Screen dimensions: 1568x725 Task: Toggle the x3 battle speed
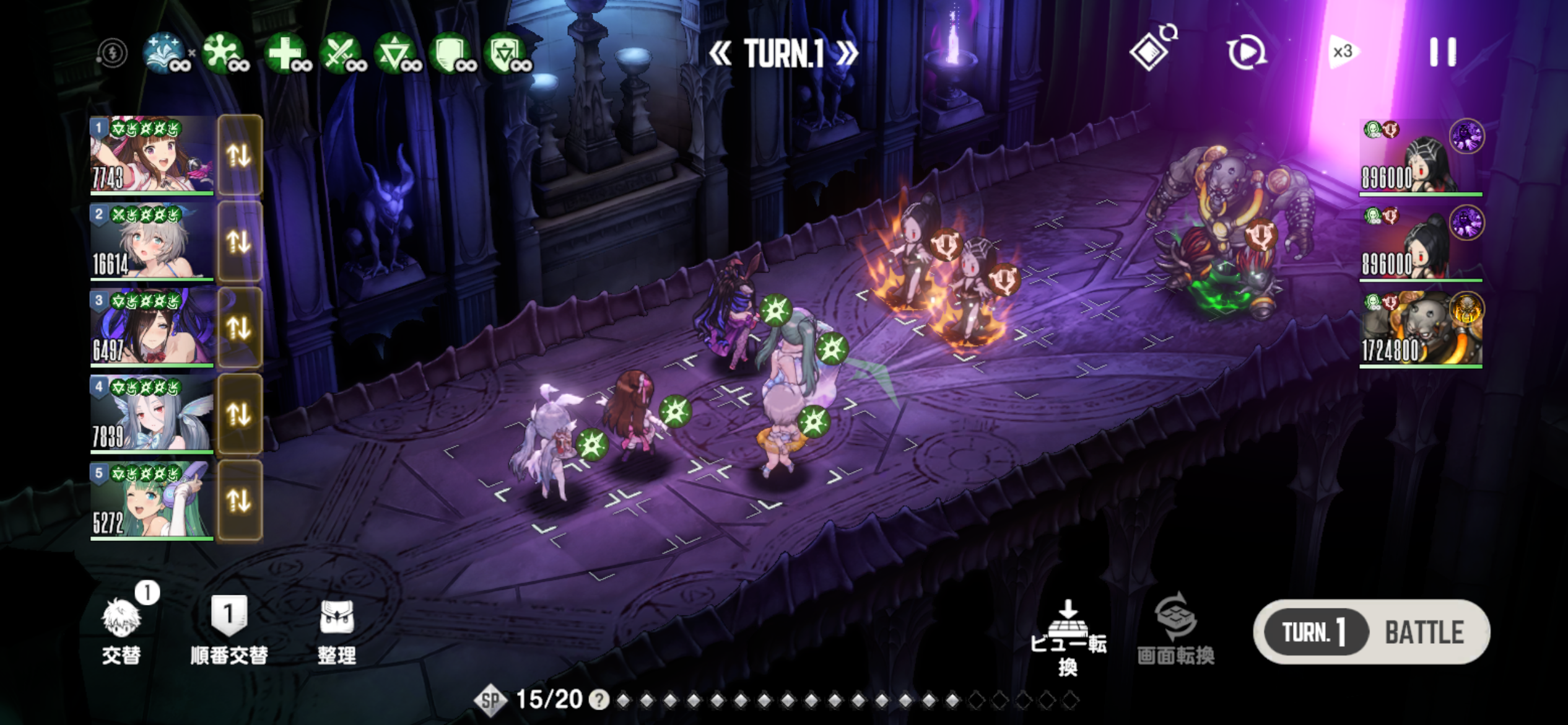(x=1343, y=52)
